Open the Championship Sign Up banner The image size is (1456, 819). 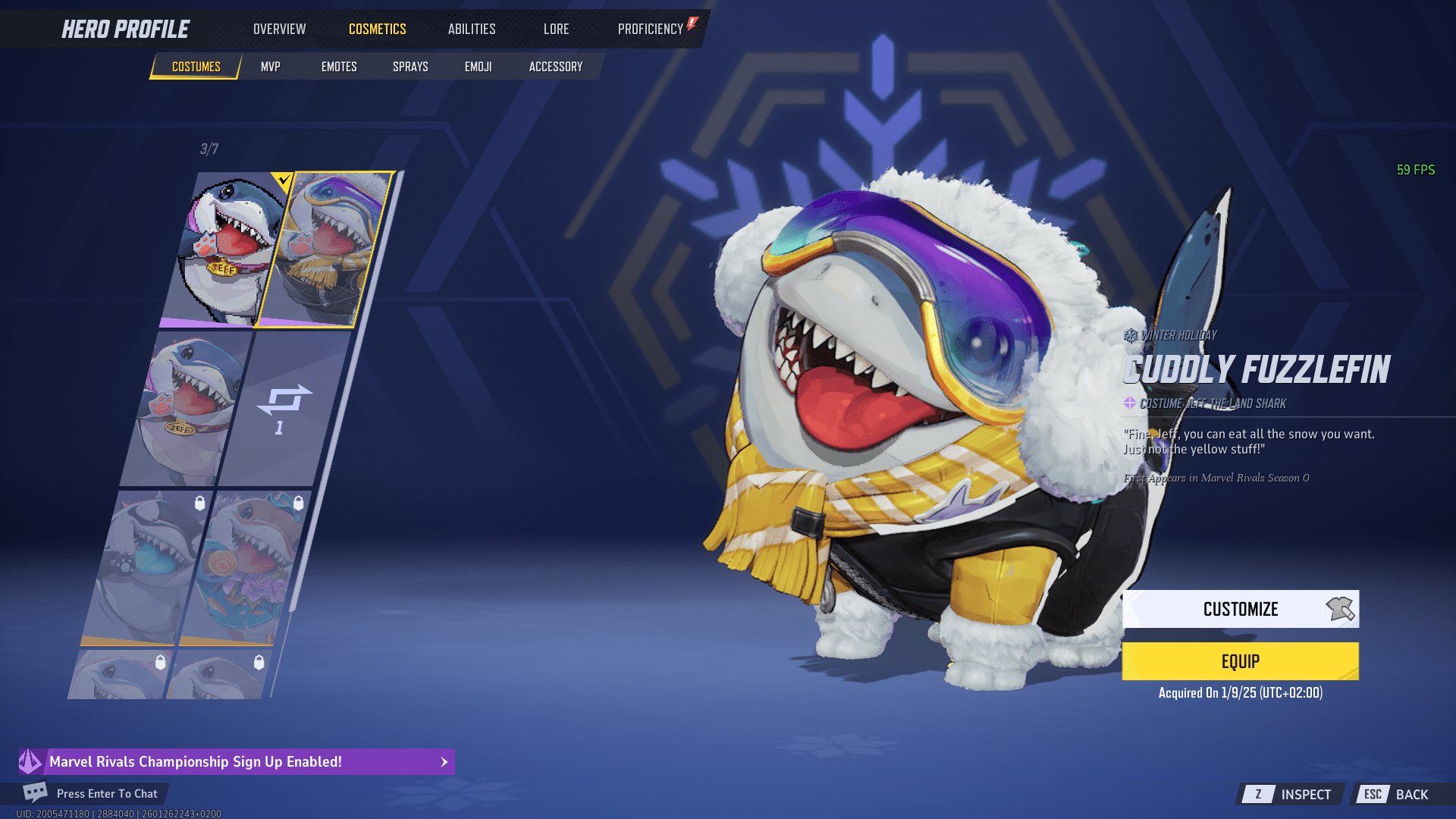coord(237,761)
